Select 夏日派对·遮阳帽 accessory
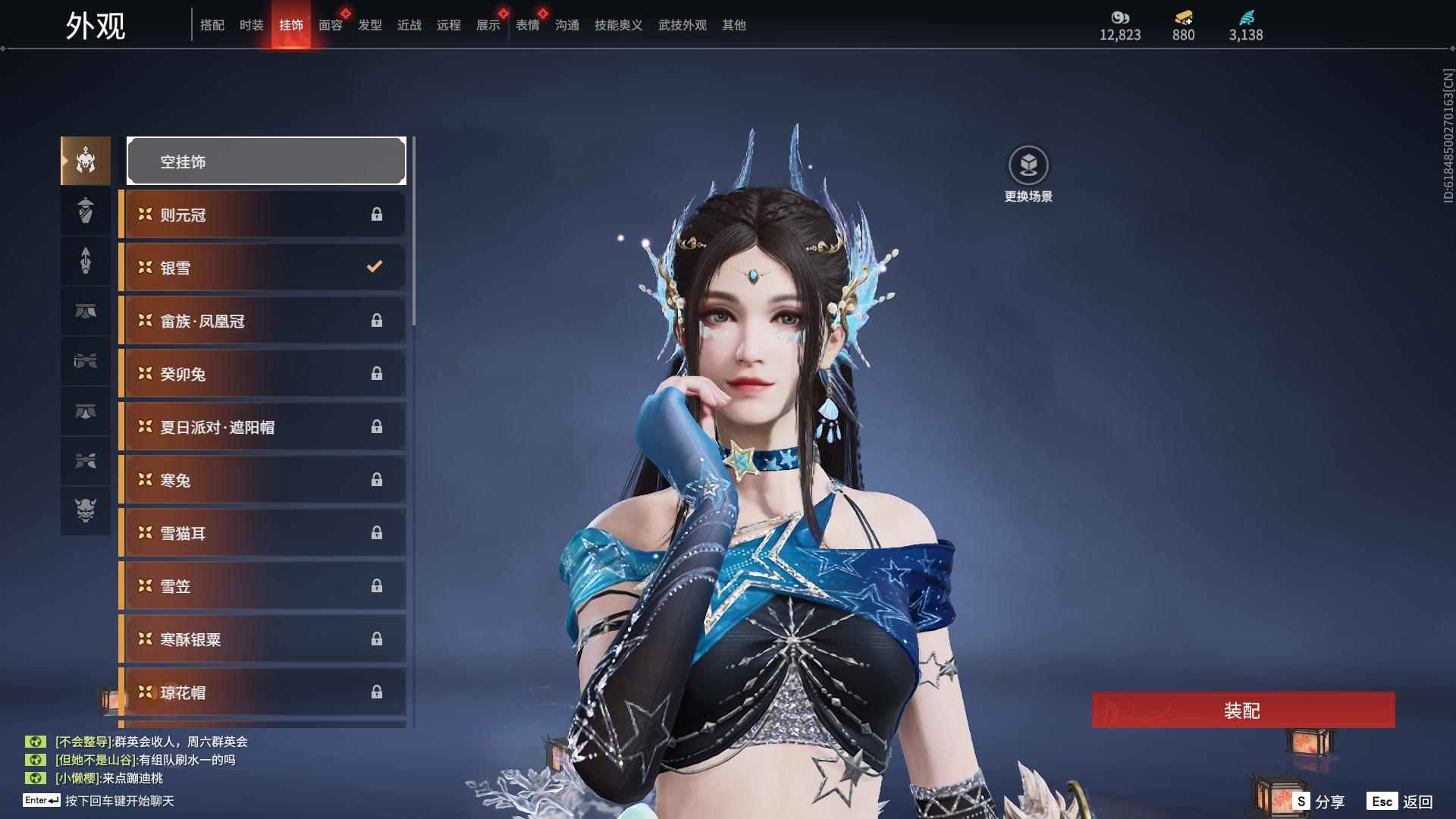1456x819 pixels. pos(263,427)
